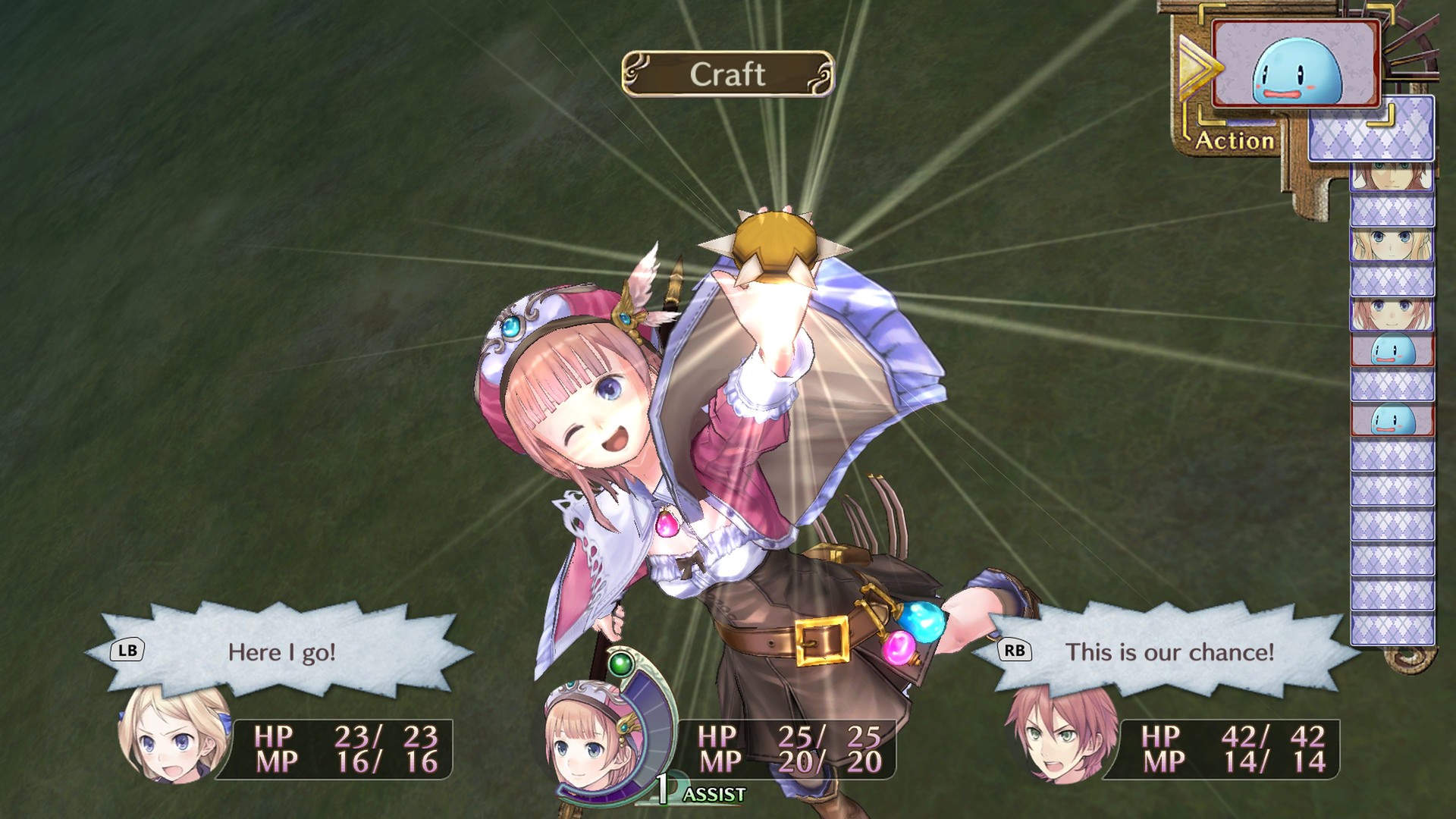Image resolution: width=1456 pixels, height=819 pixels.
Task: Click the LB button icon on the left bubble
Action: (x=129, y=648)
